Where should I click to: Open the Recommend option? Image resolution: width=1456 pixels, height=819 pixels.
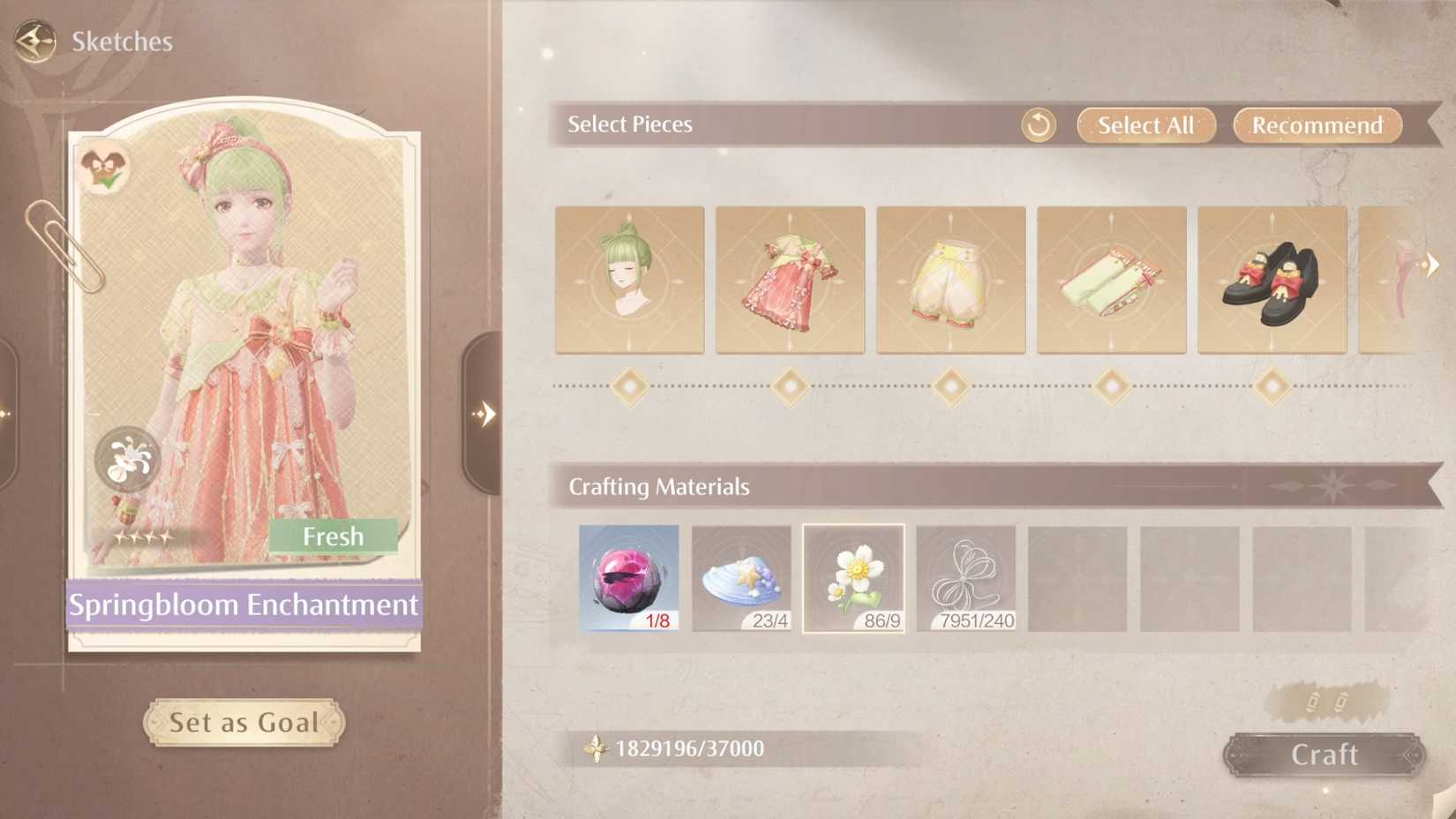pos(1317,125)
